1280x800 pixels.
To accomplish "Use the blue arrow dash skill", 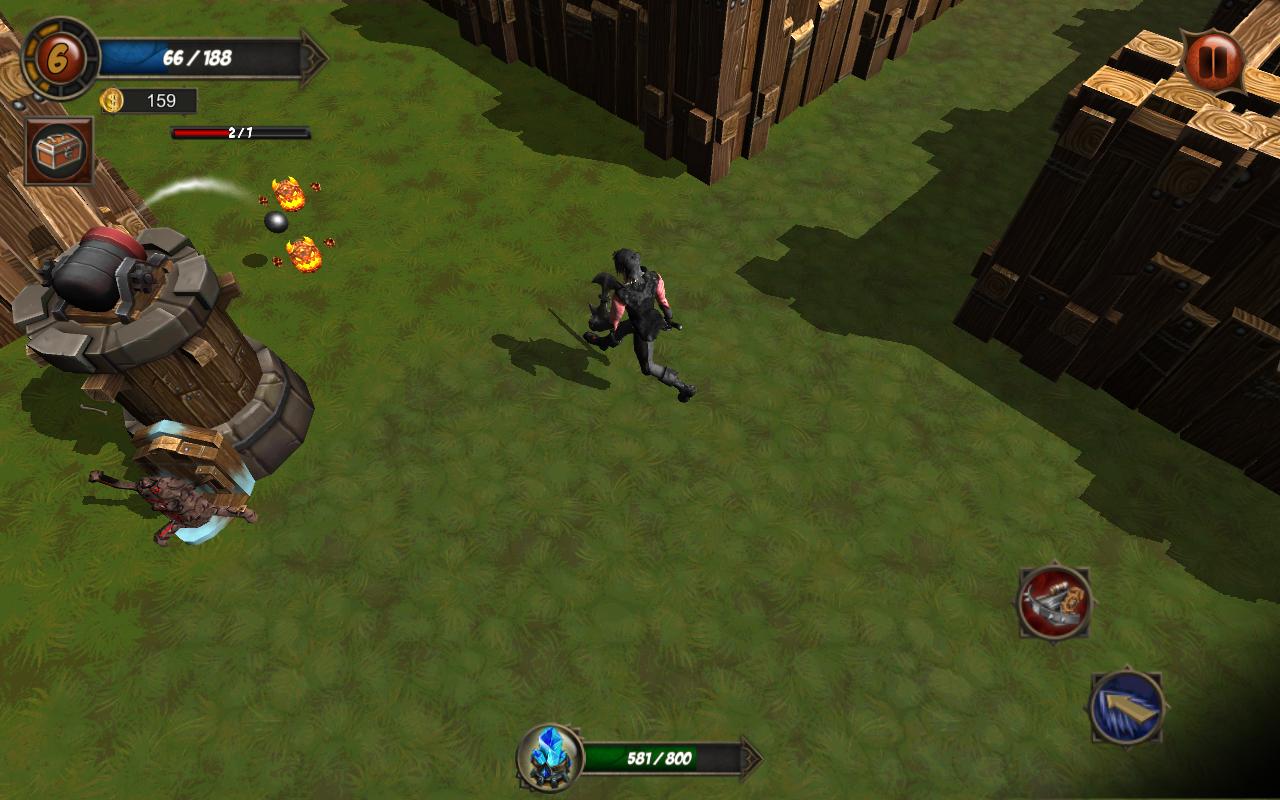I will coord(1126,707).
